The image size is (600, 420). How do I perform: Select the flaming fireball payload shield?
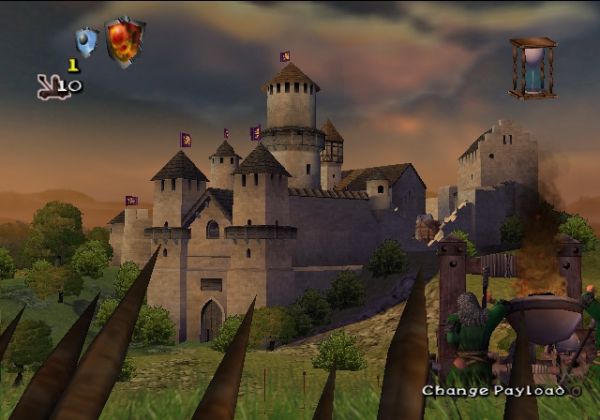tap(125, 42)
